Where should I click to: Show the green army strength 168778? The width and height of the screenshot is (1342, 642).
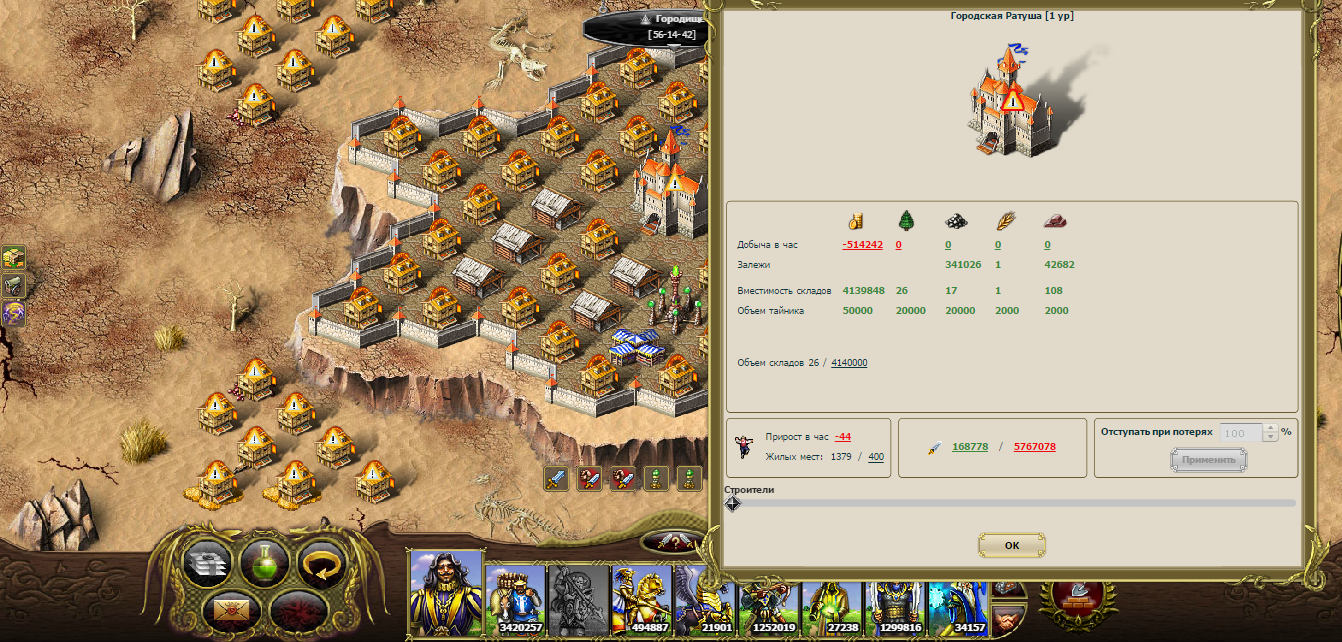pos(970,447)
